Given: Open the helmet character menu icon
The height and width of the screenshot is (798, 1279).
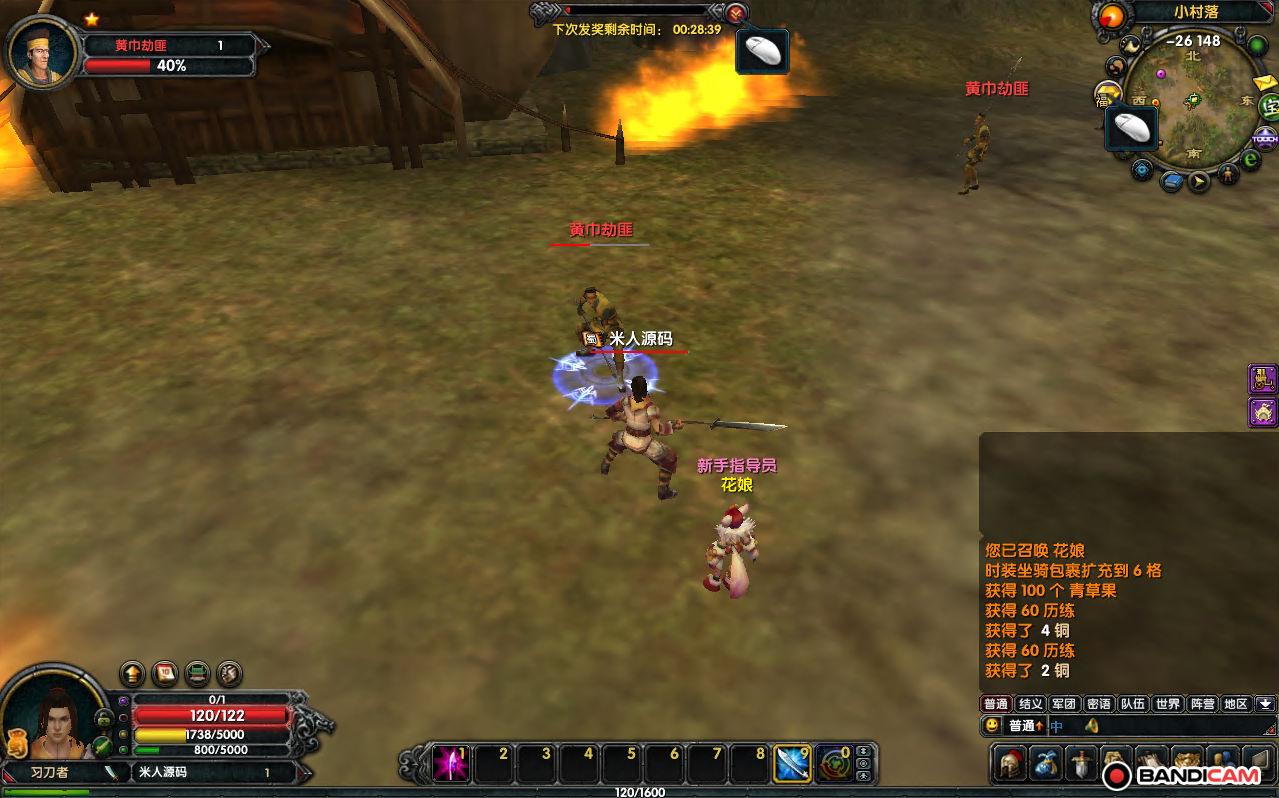Looking at the screenshot, I should point(1009,763).
